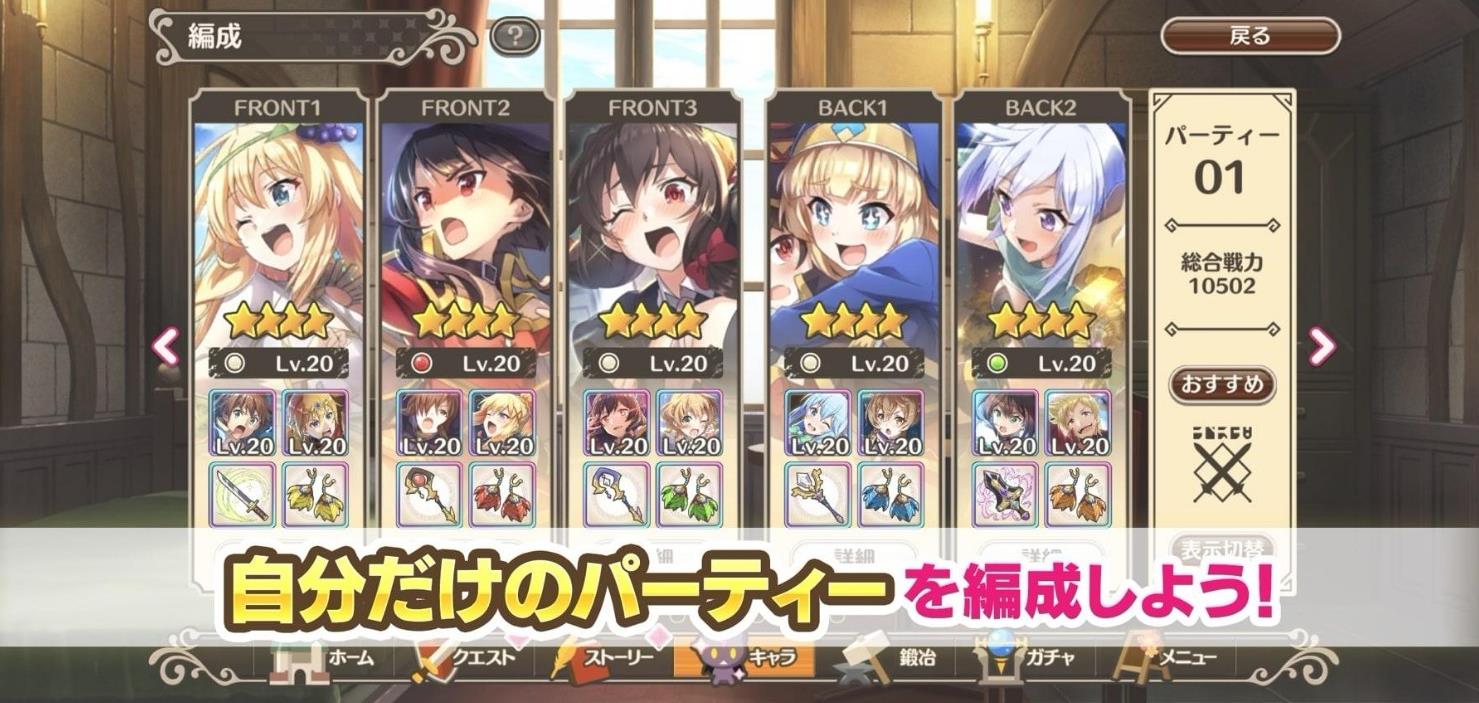Select the BACK2 character card

coord(1040,230)
